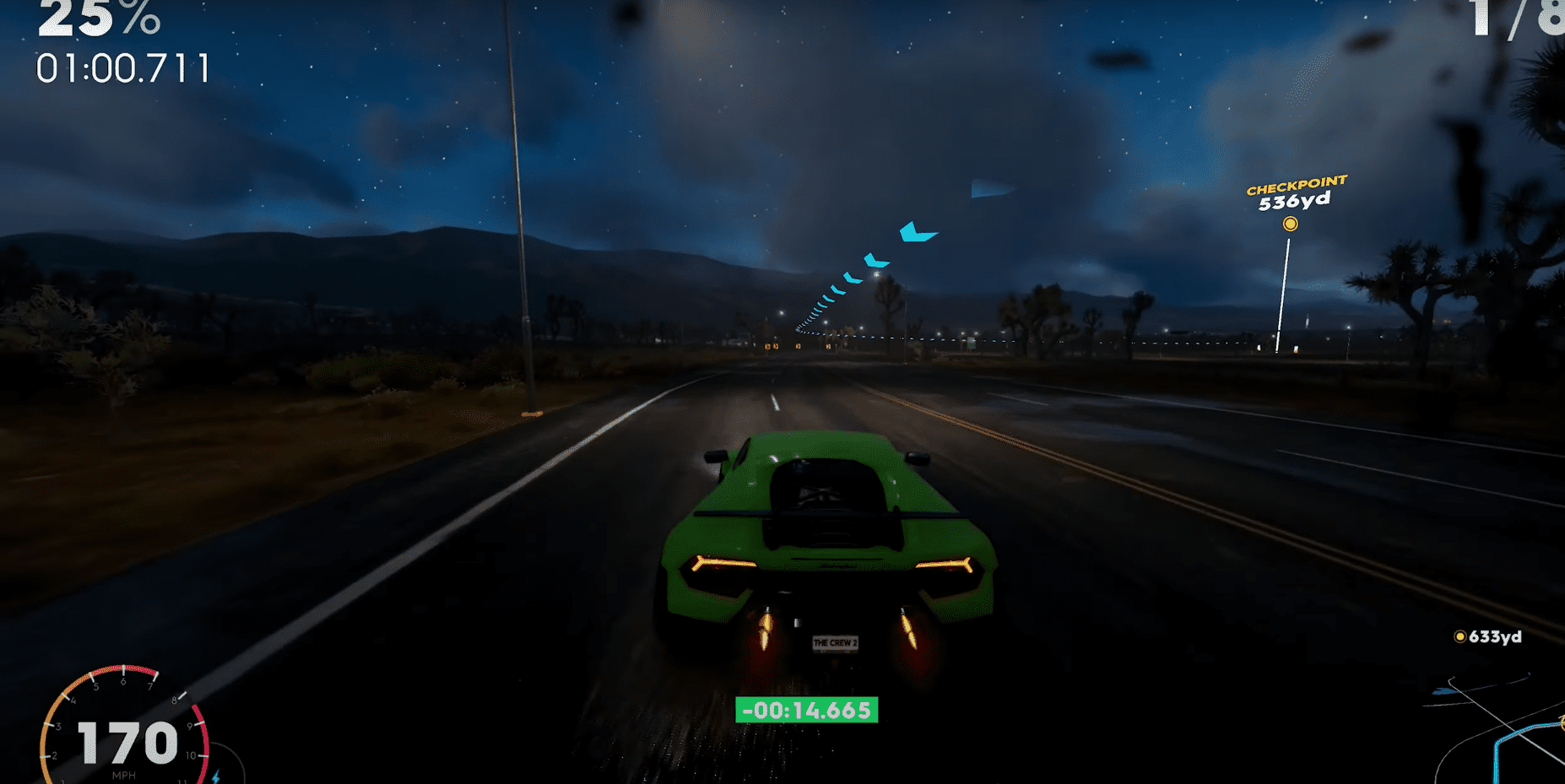Expand the minimap in the corner
Screen dimensions: 1565x784
click(1486, 734)
